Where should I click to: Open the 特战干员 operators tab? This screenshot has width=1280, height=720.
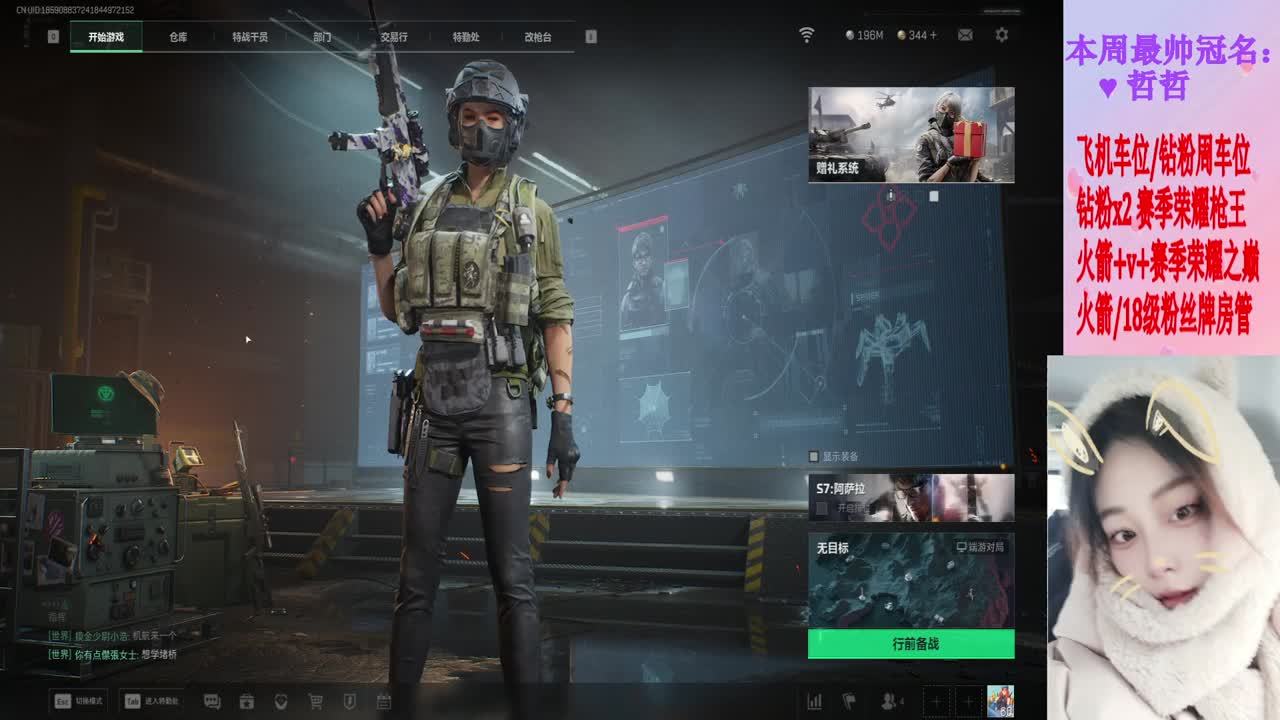250,37
